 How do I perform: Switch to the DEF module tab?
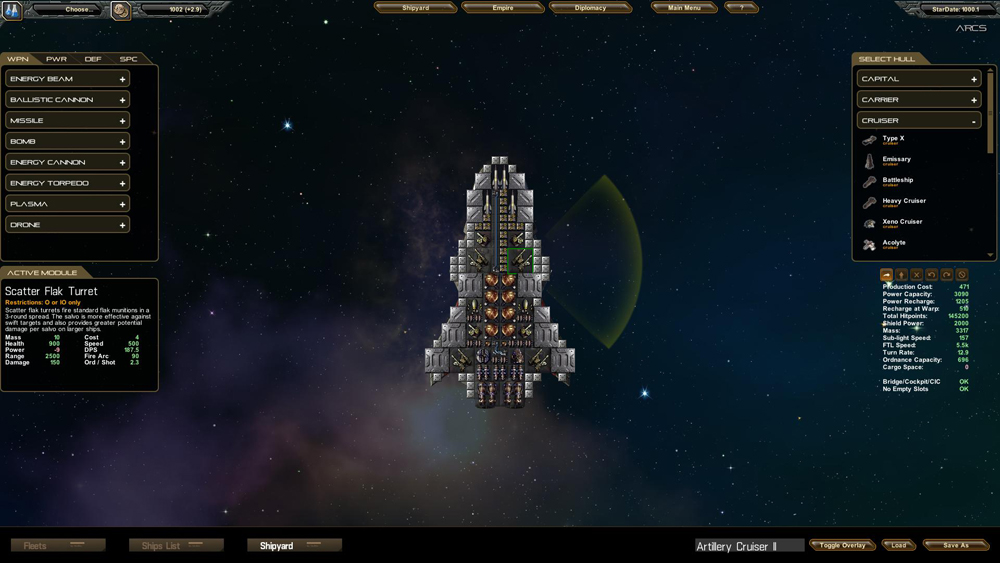[x=92, y=59]
